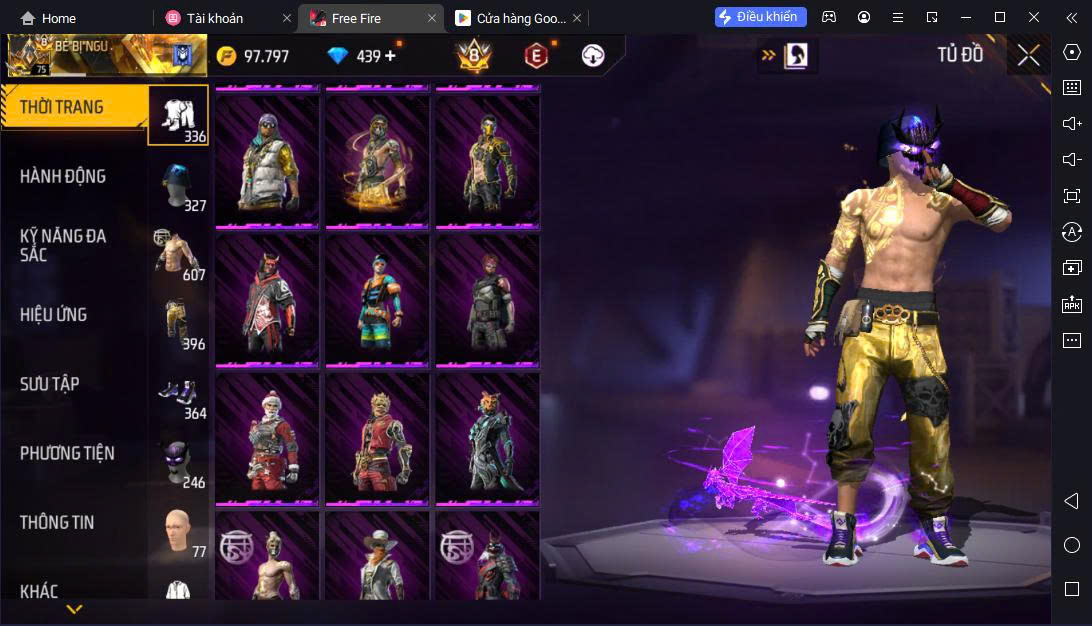This screenshot has width=1092, height=626.
Task: Open the red E badge icon
Action: [536, 56]
